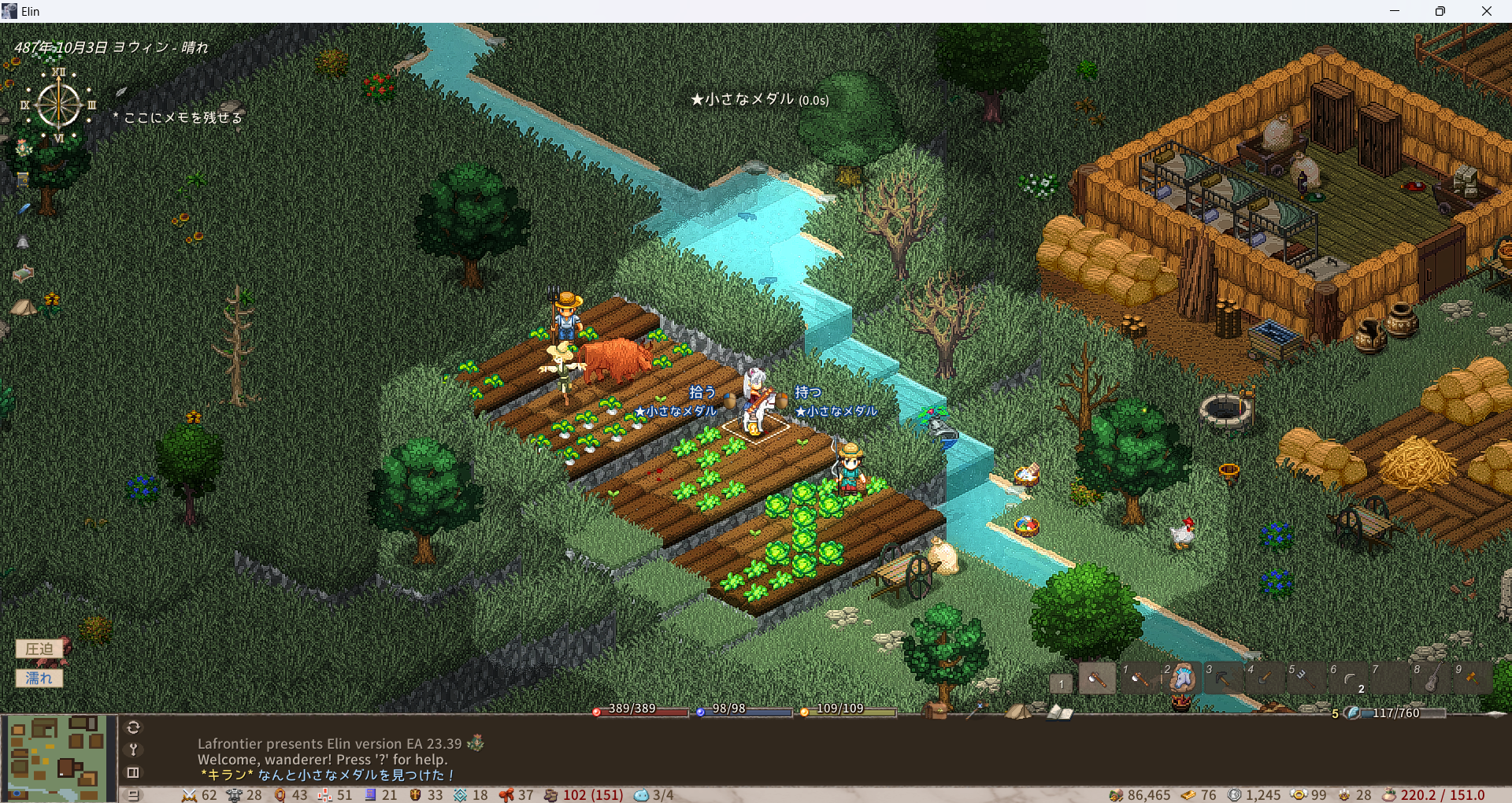1512x803 pixels.
Task: Close the Elin game window
Action: (1486, 11)
